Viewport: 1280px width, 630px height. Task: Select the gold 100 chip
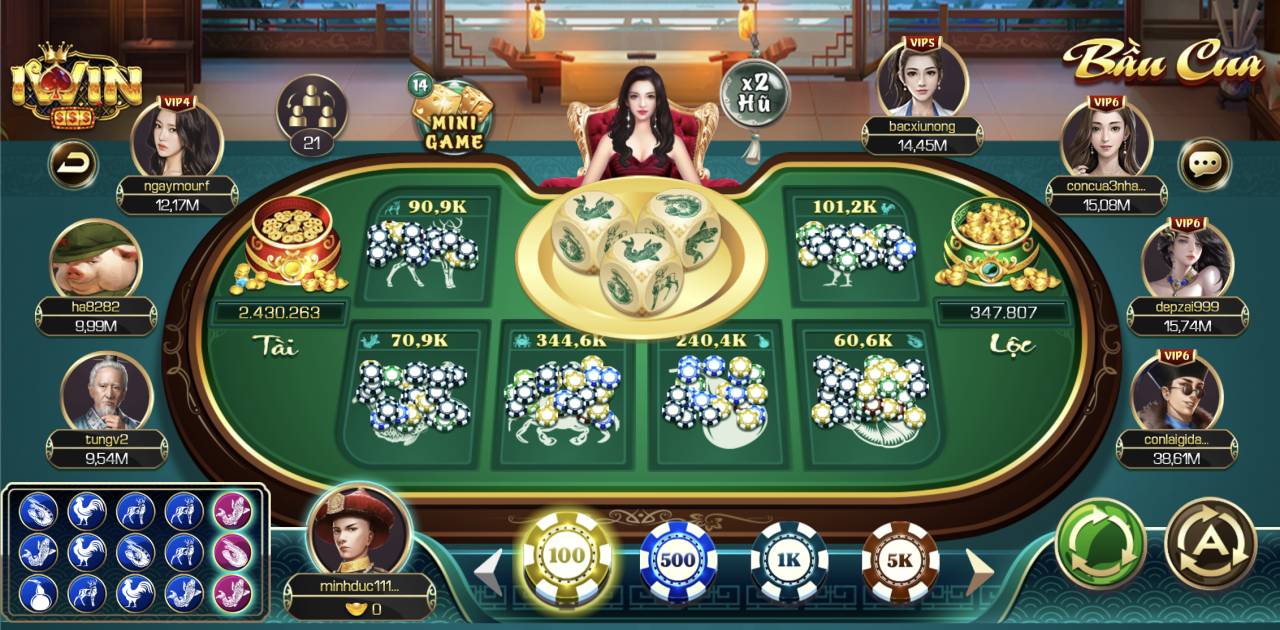click(568, 556)
